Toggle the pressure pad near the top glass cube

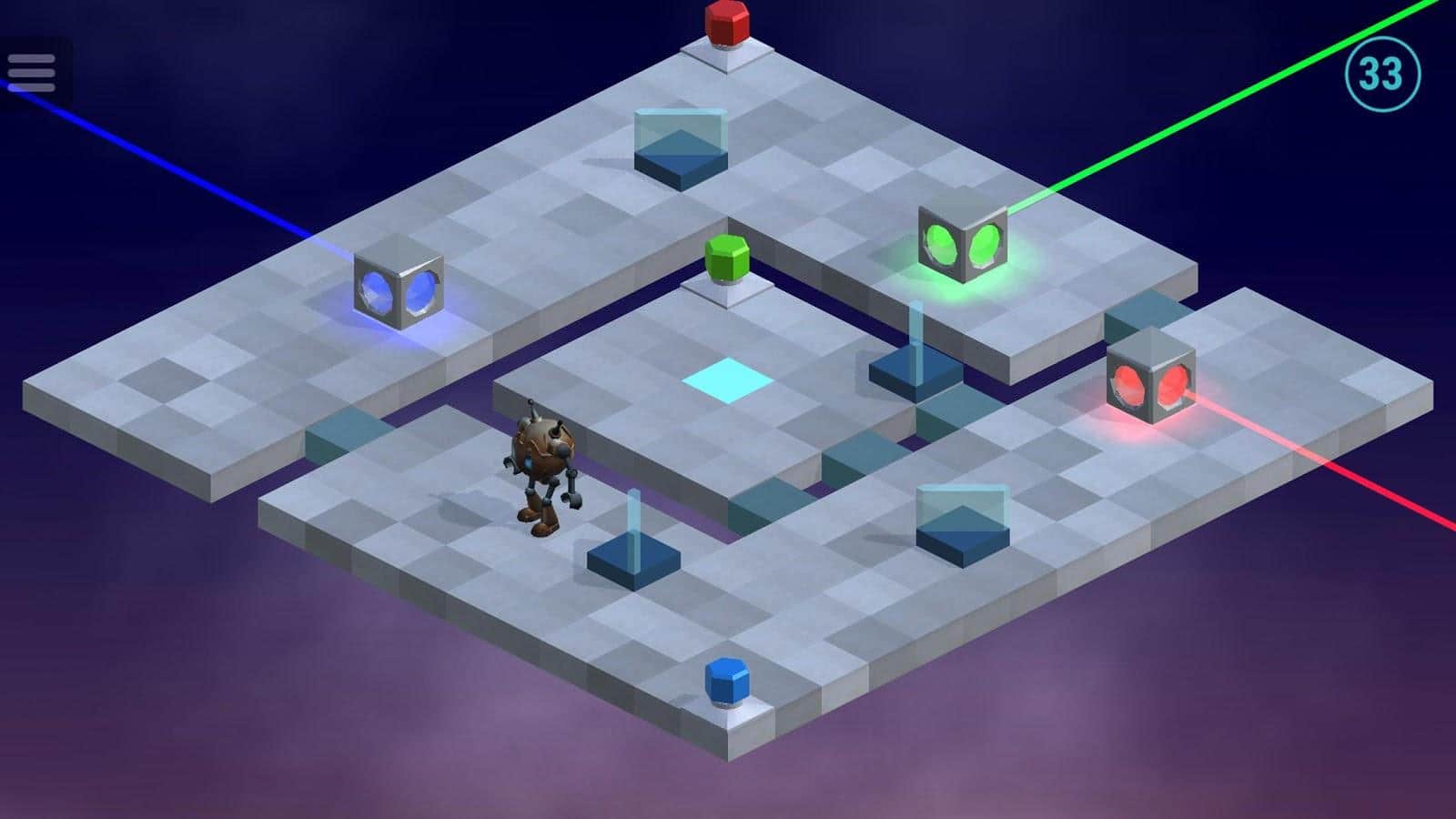click(681, 164)
